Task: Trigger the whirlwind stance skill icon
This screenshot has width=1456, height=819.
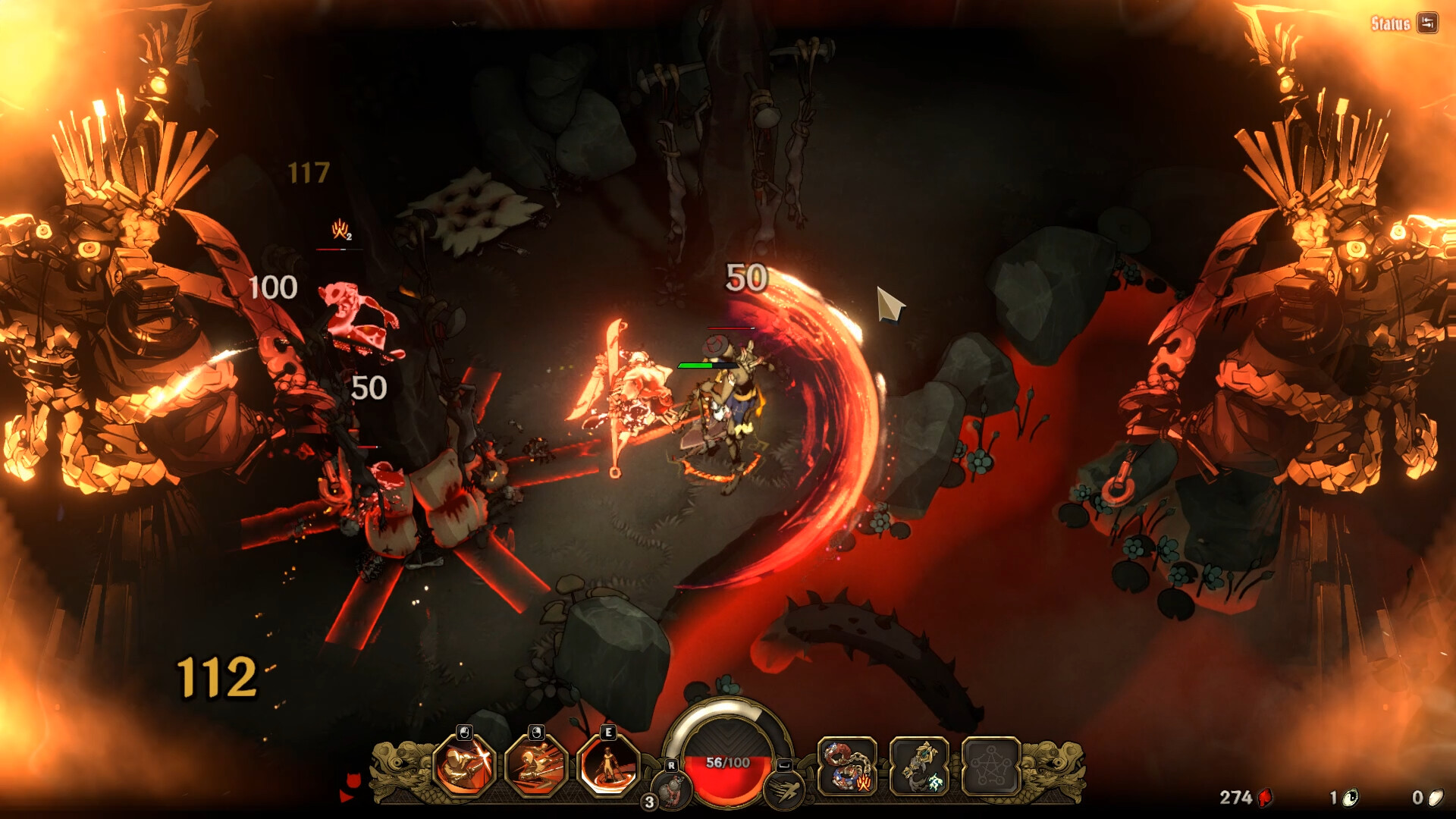Action: (608, 766)
